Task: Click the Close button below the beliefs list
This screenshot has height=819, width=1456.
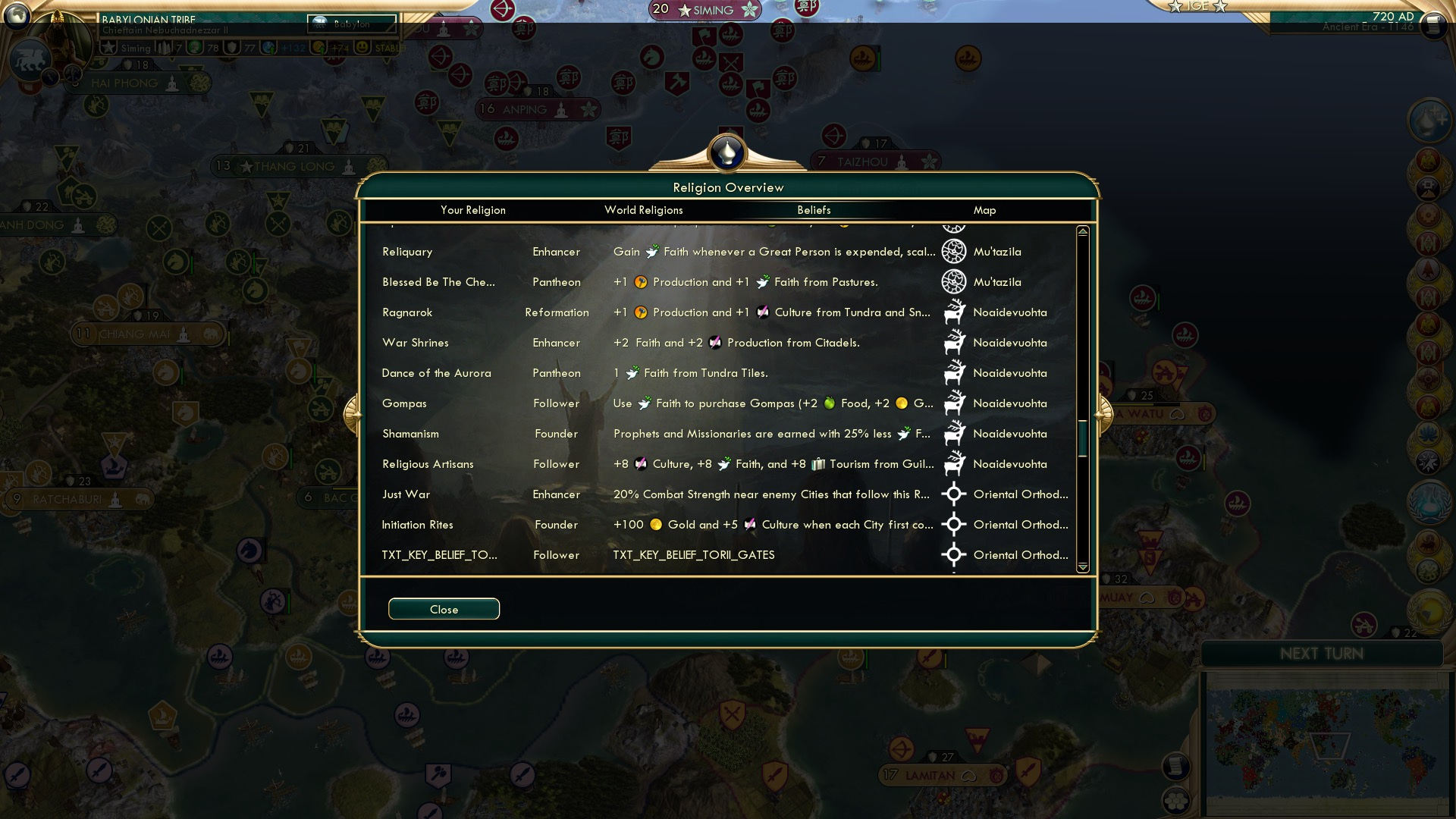Action: coord(444,609)
